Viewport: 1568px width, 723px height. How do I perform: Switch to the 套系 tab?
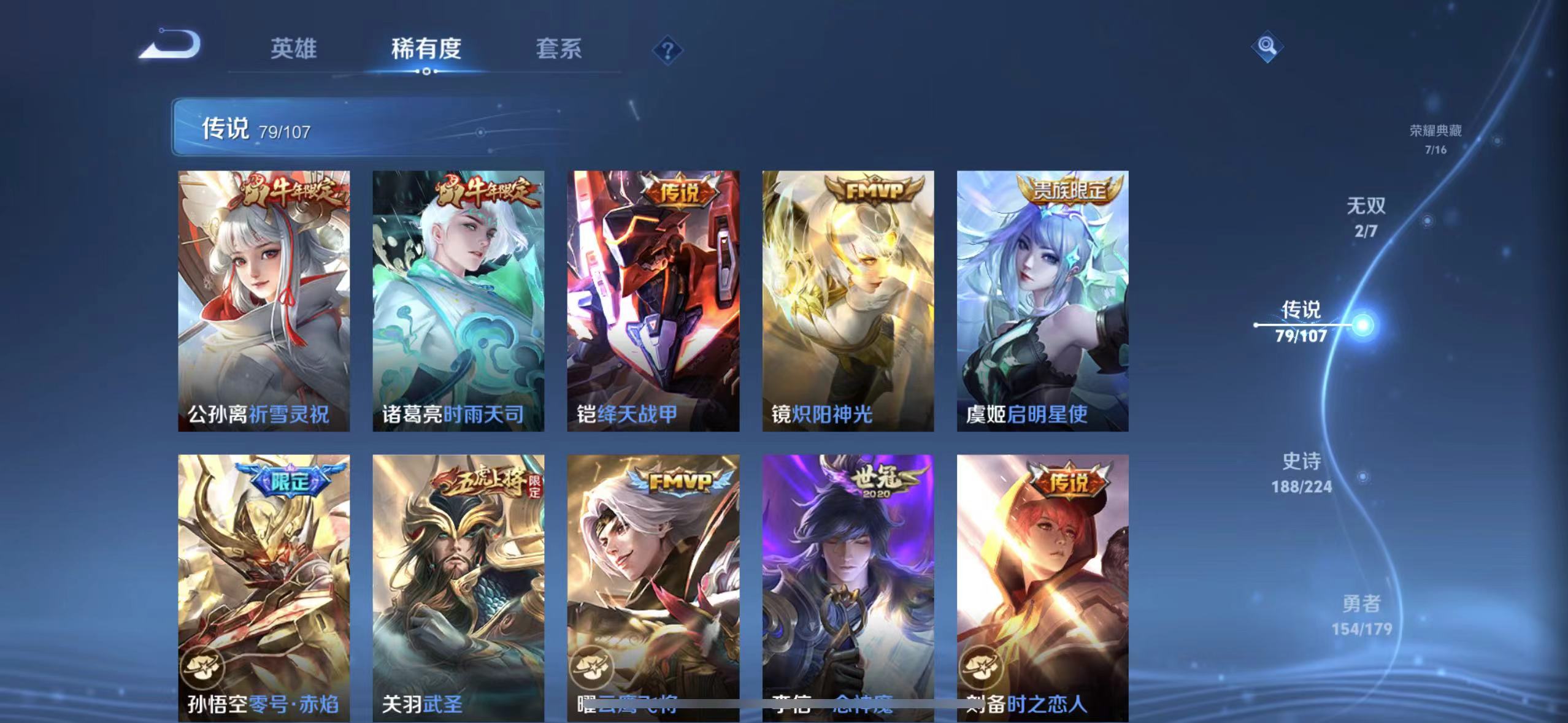(559, 49)
